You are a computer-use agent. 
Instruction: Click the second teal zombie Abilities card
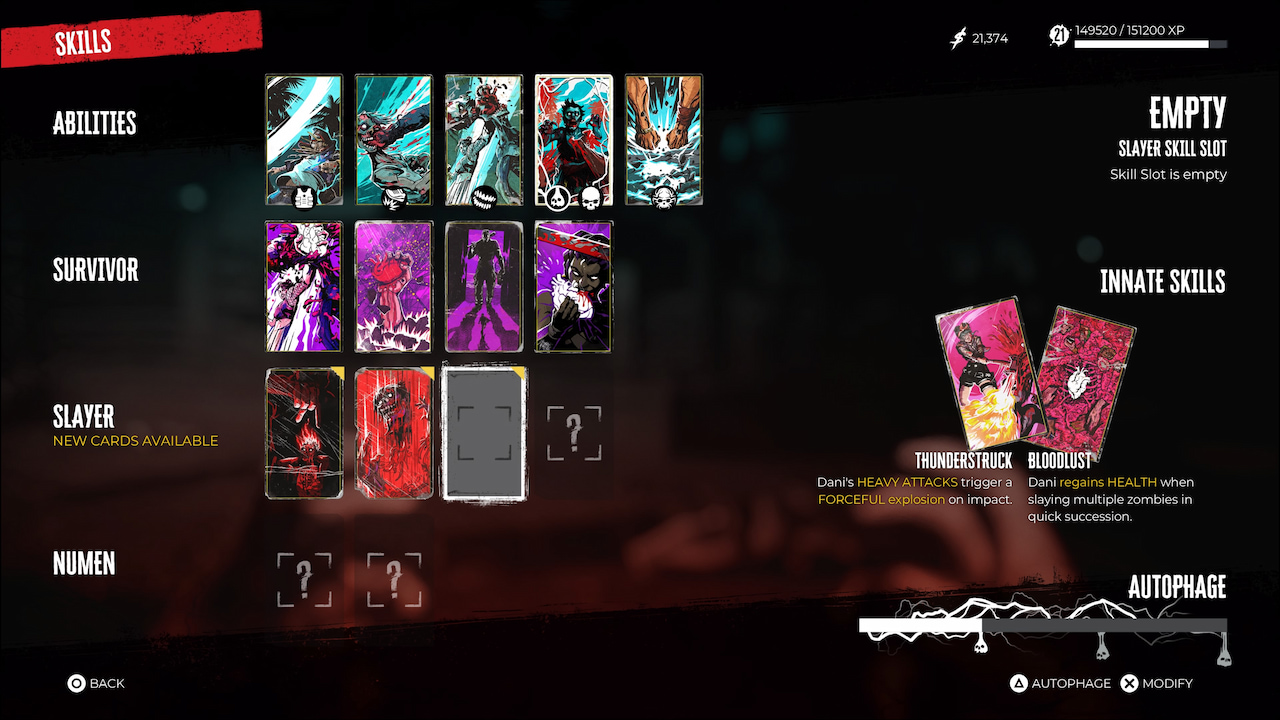point(393,139)
